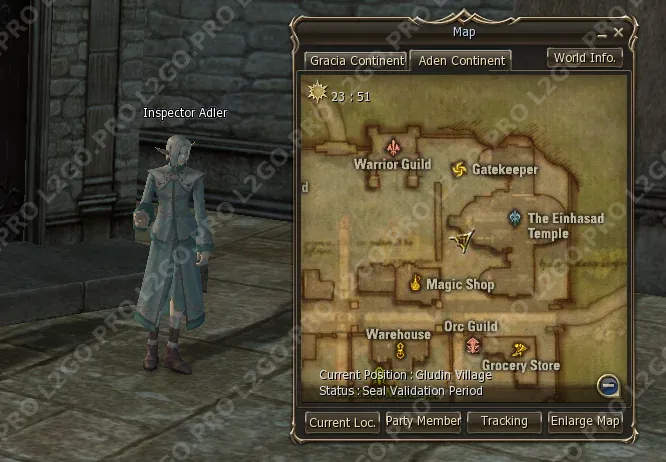This screenshot has width=666, height=462.
Task: Click the Warehouse marker icon
Action: (399, 349)
